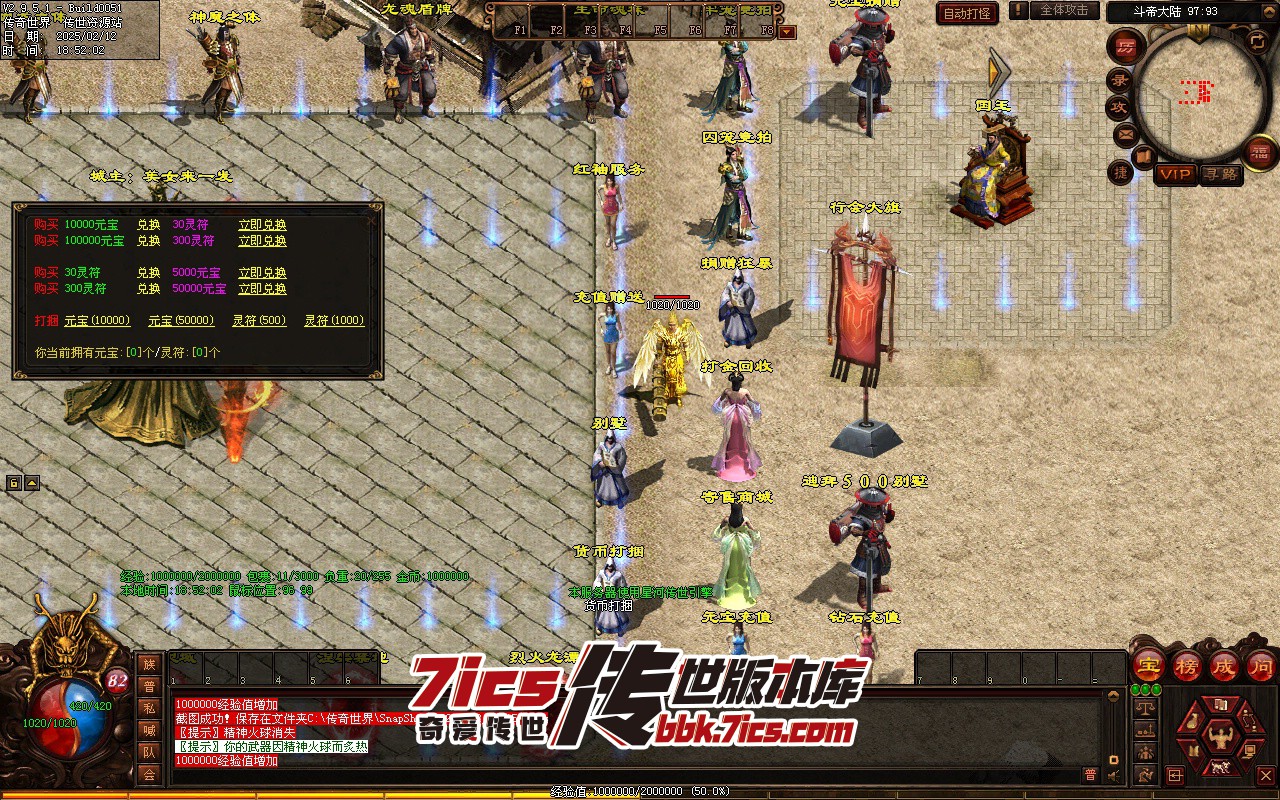Image resolution: width=1280 pixels, height=800 pixels.
Task: Select the 灵符(1000) bundle link
Action: pyautogui.click(x=334, y=321)
